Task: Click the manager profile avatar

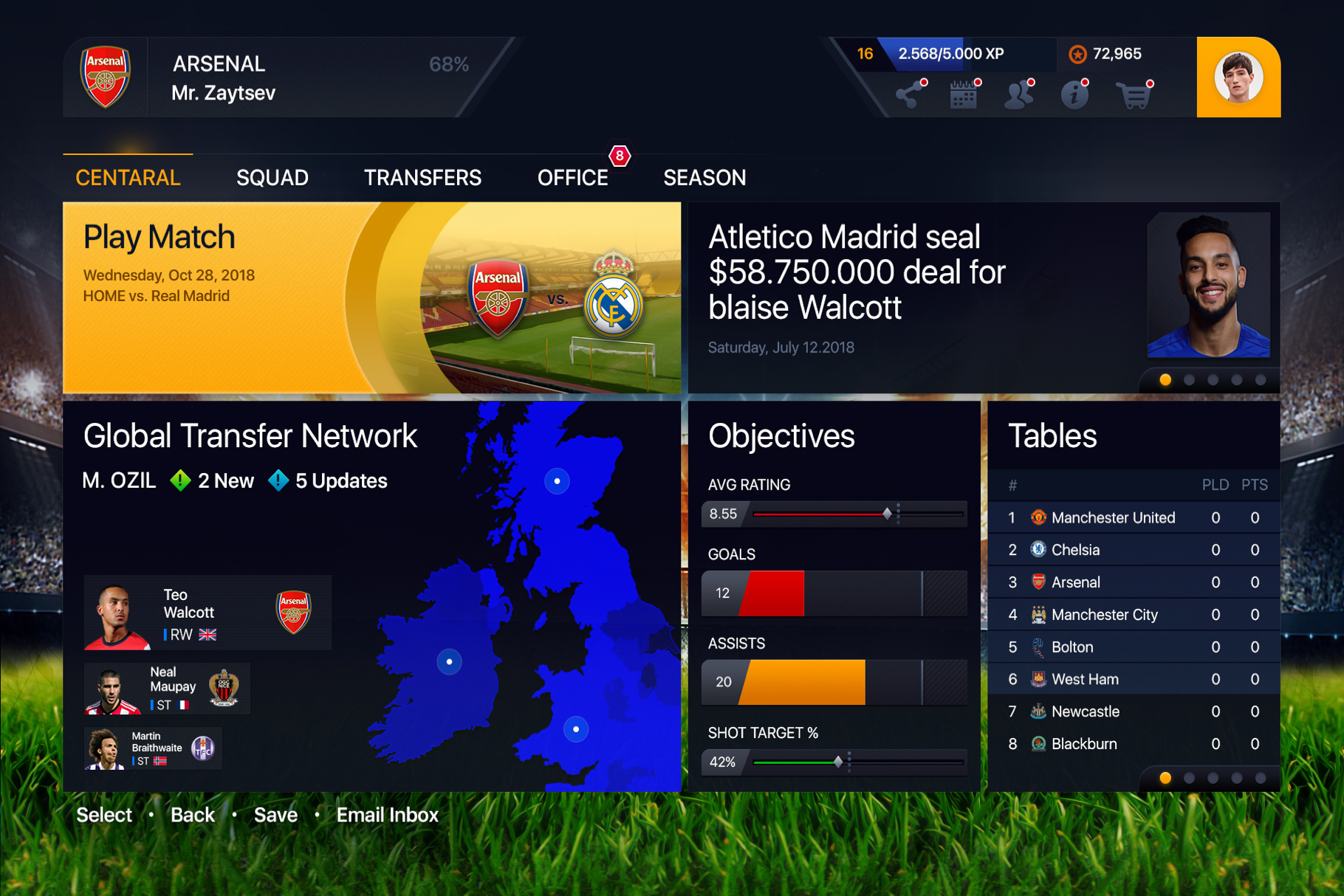Action: [x=1238, y=77]
